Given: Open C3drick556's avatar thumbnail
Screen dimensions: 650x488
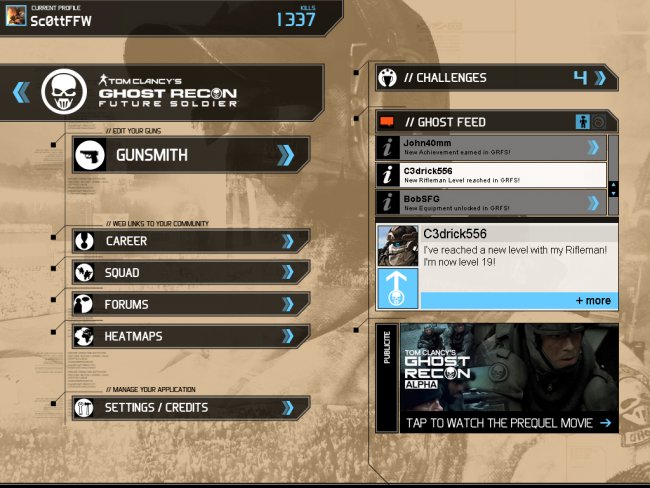Looking at the screenshot, I should point(397,246).
